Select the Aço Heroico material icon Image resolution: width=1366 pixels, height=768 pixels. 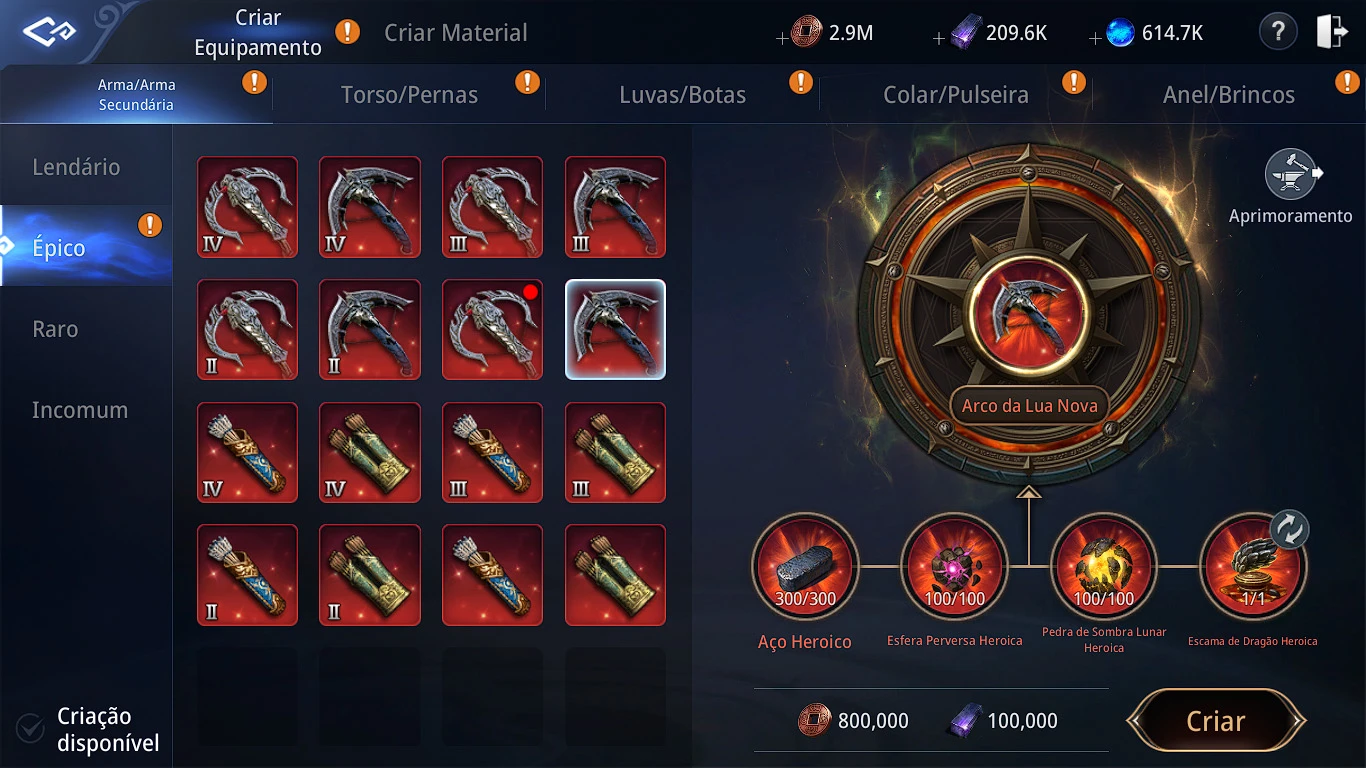[x=805, y=565]
